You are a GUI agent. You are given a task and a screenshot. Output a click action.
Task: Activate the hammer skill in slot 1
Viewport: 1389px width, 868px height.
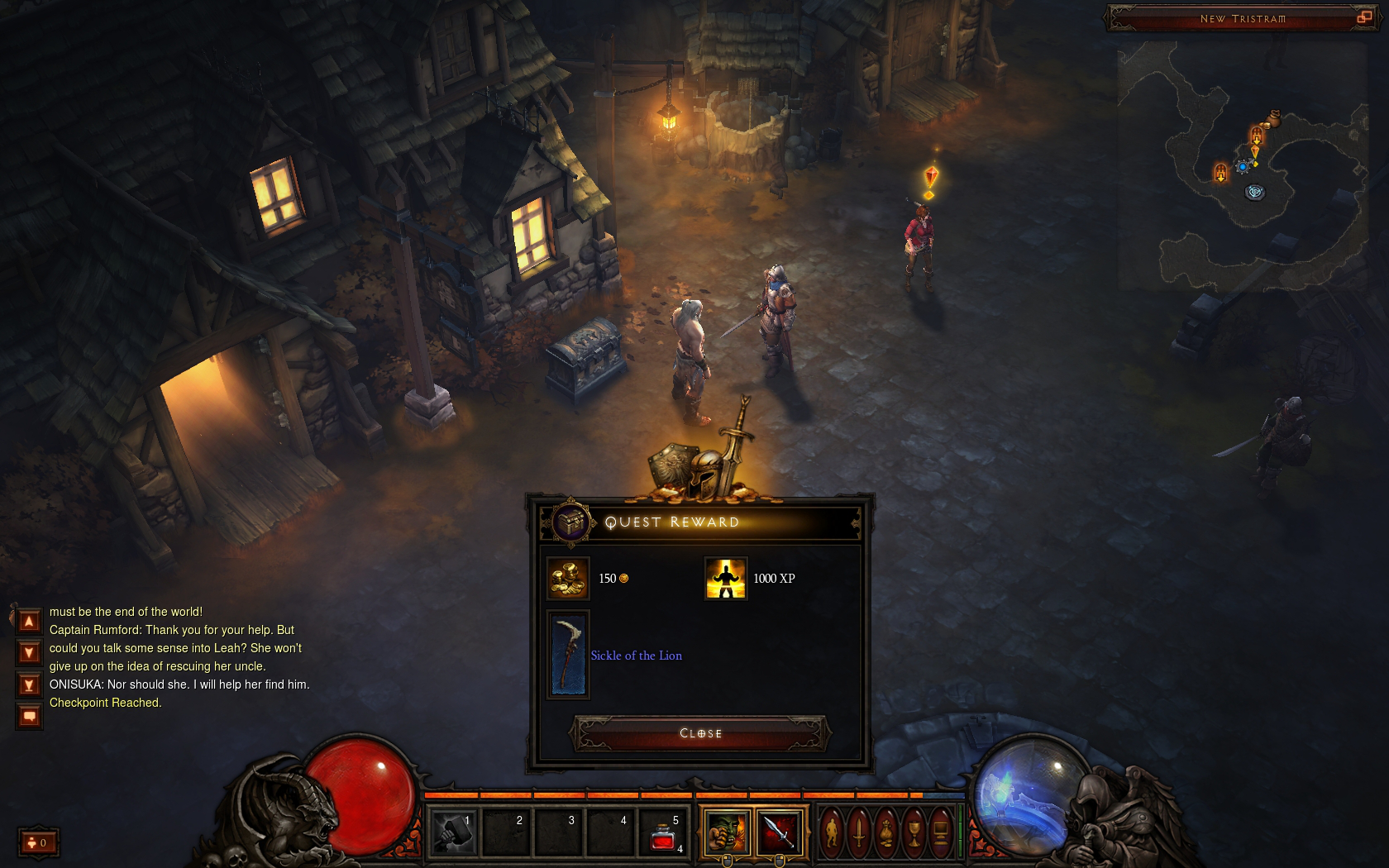[x=454, y=832]
